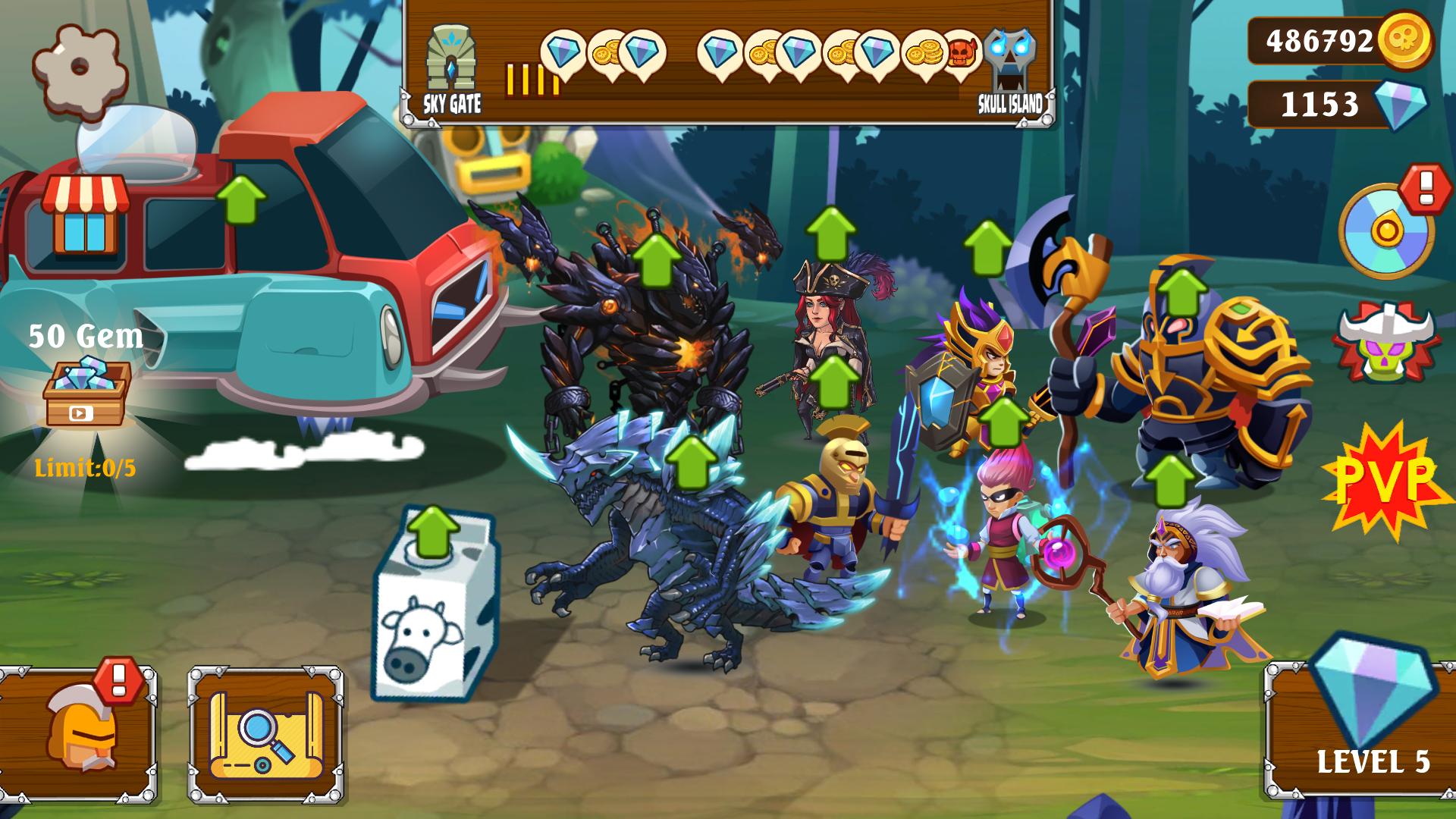Upgrade the red truck via green arrow

tap(241, 199)
